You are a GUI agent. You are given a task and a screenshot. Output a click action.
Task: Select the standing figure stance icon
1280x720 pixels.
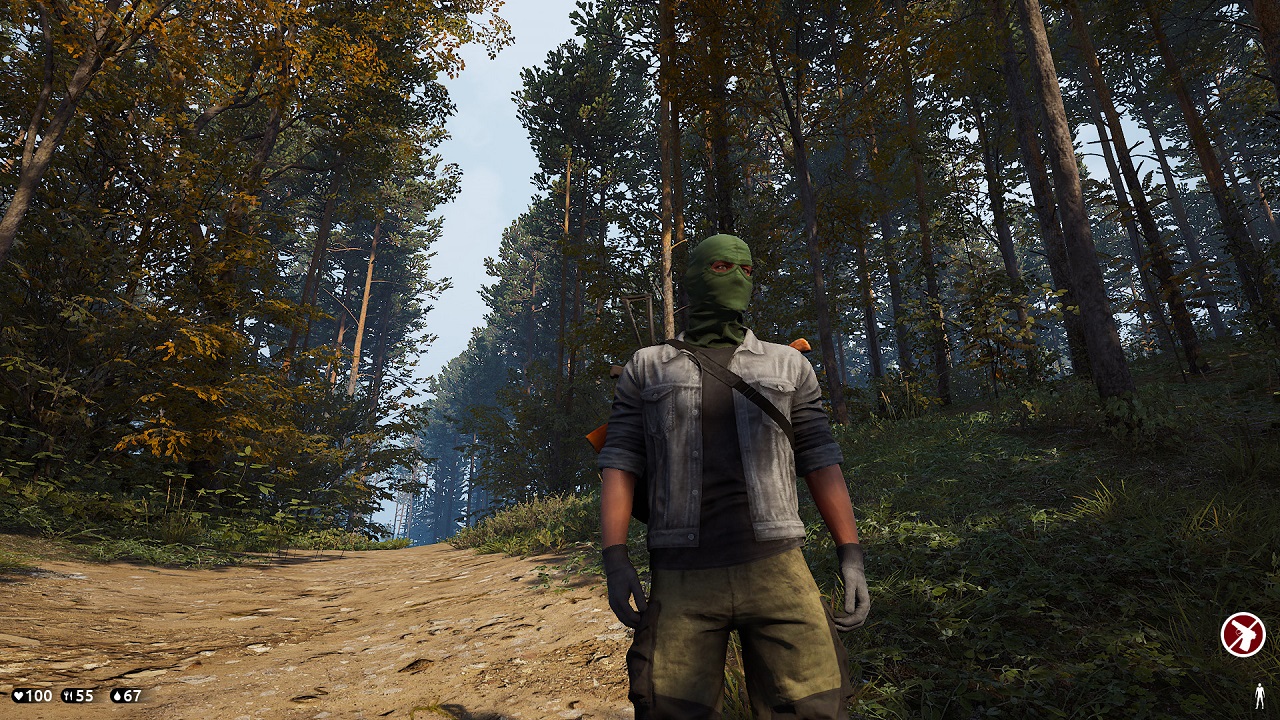pyautogui.click(x=1259, y=696)
